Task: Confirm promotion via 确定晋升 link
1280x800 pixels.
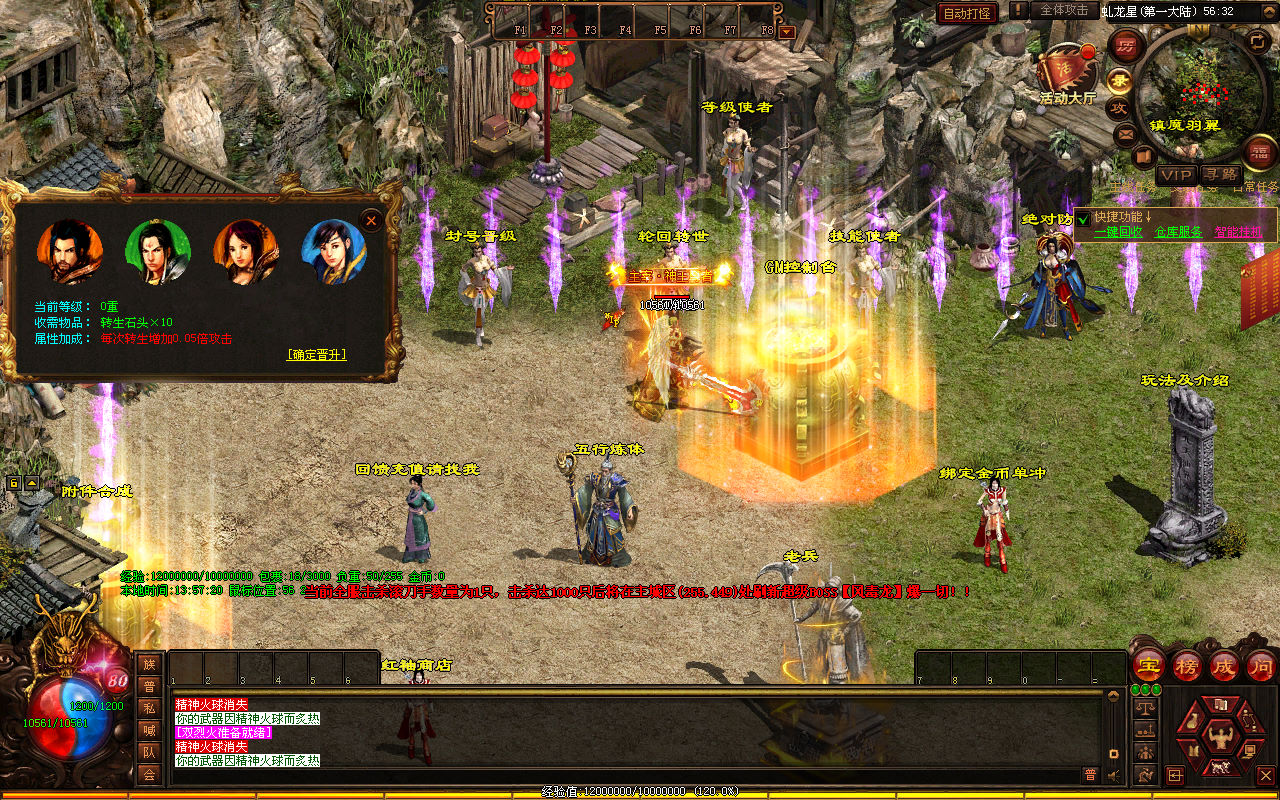Action: (317, 354)
